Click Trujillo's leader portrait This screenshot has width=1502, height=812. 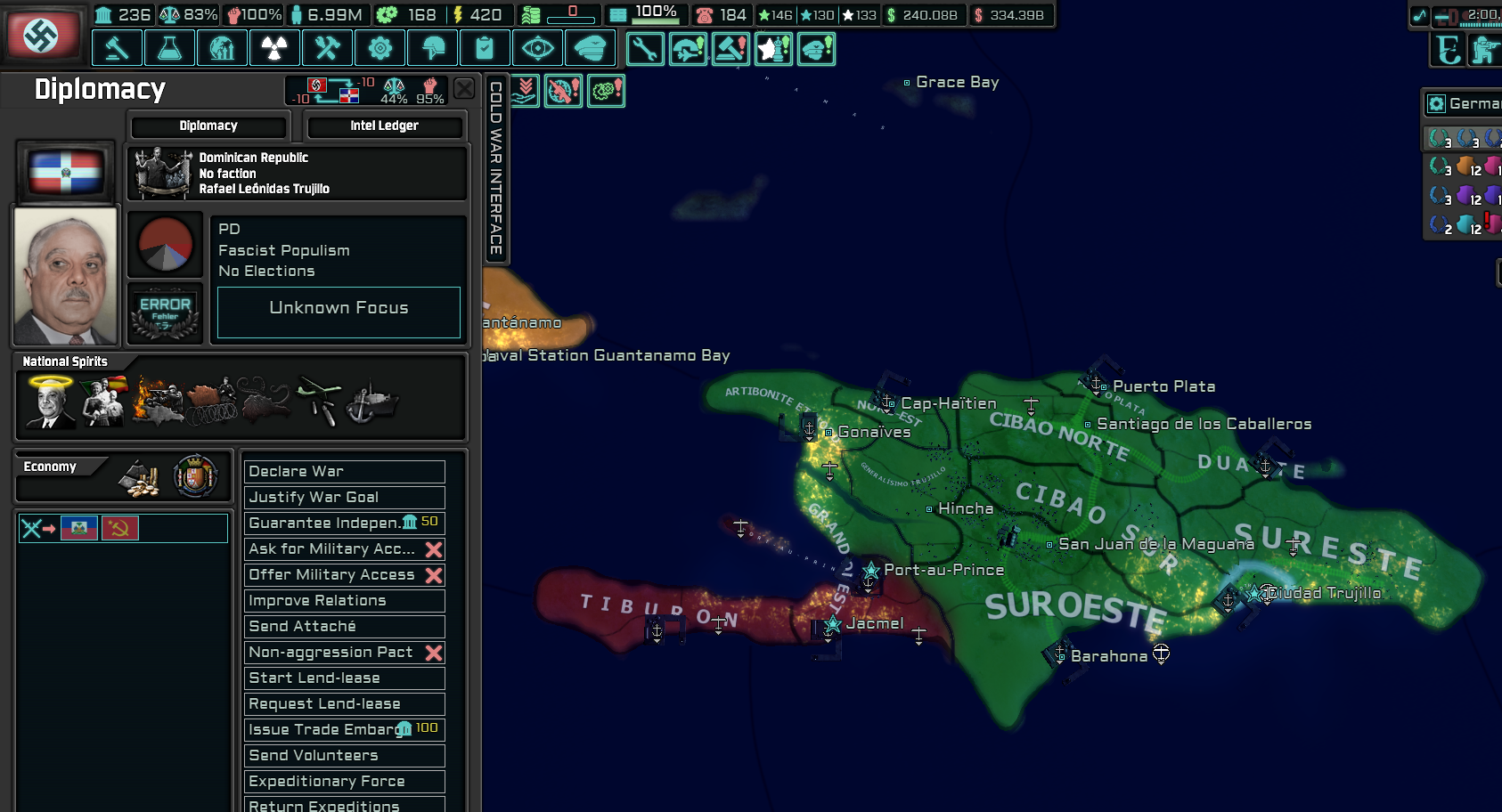point(65,276)
